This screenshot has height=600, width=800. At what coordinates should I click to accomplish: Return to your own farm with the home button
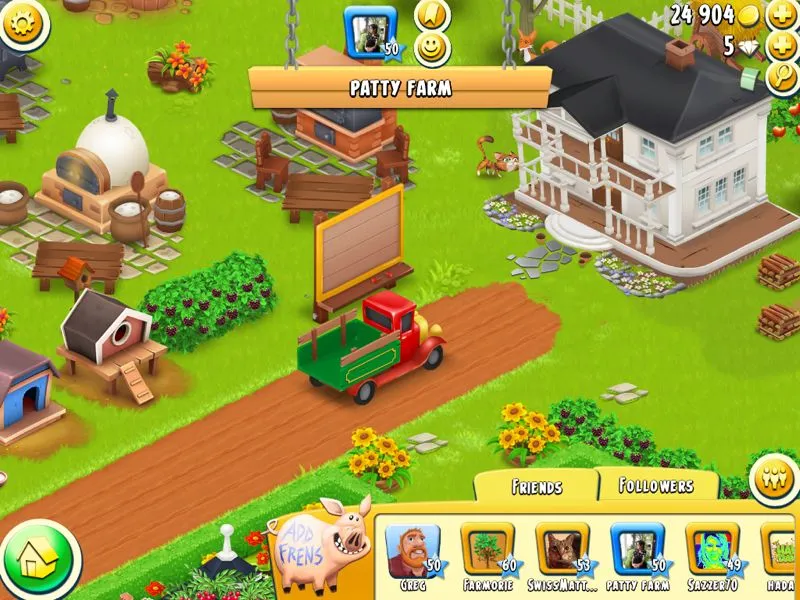(x=39, y=557)
